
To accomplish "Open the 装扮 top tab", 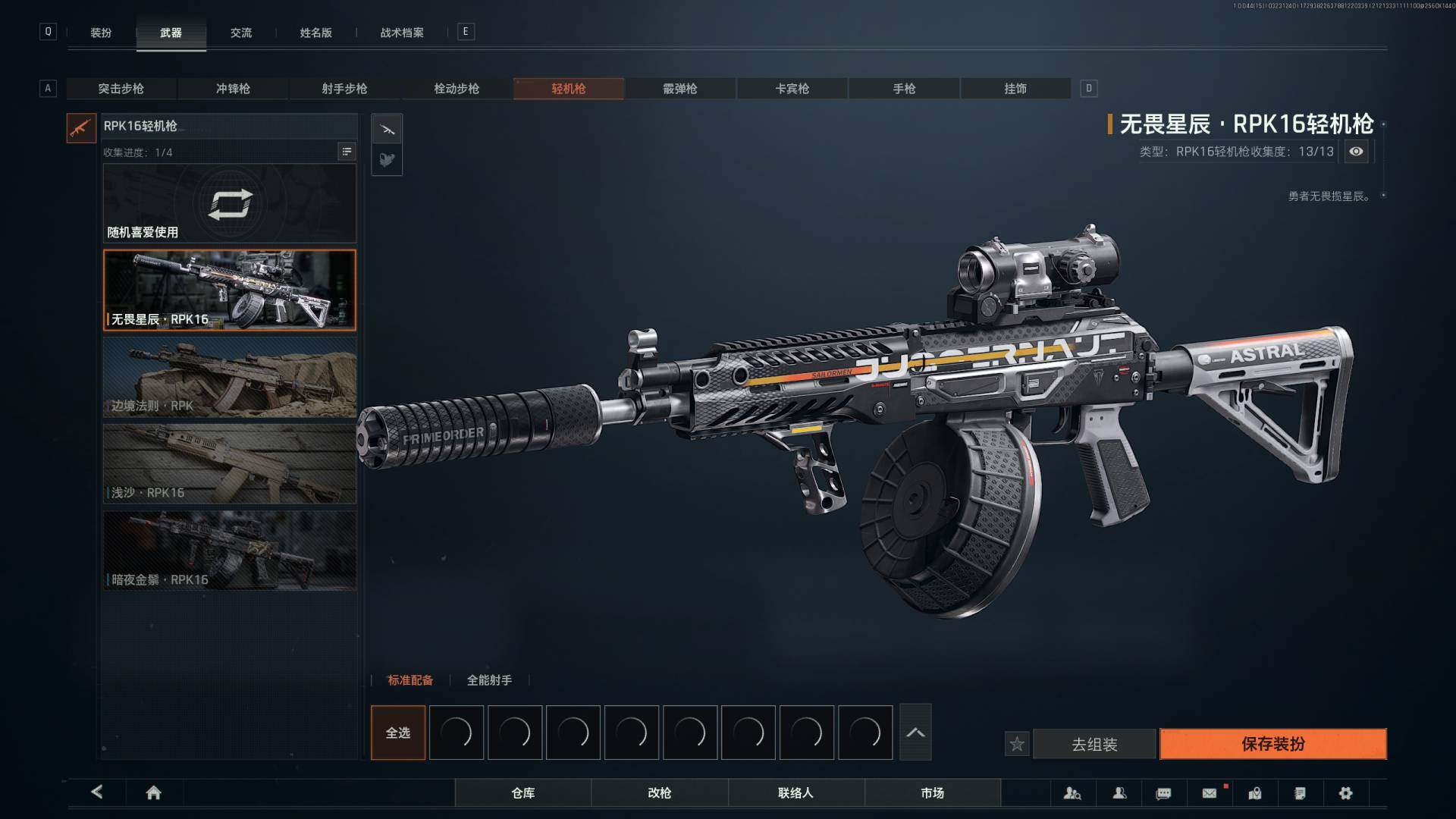I will [x=101, y=33].
